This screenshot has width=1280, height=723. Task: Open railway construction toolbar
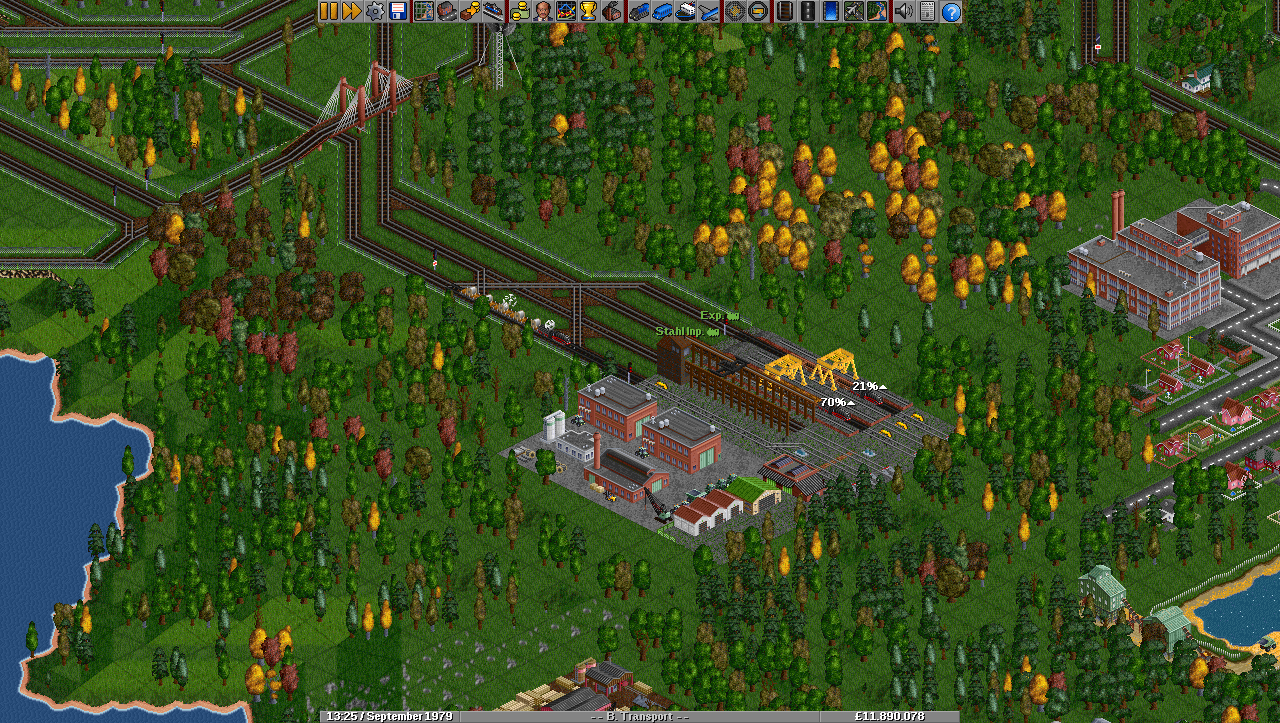tap(784, 11)
